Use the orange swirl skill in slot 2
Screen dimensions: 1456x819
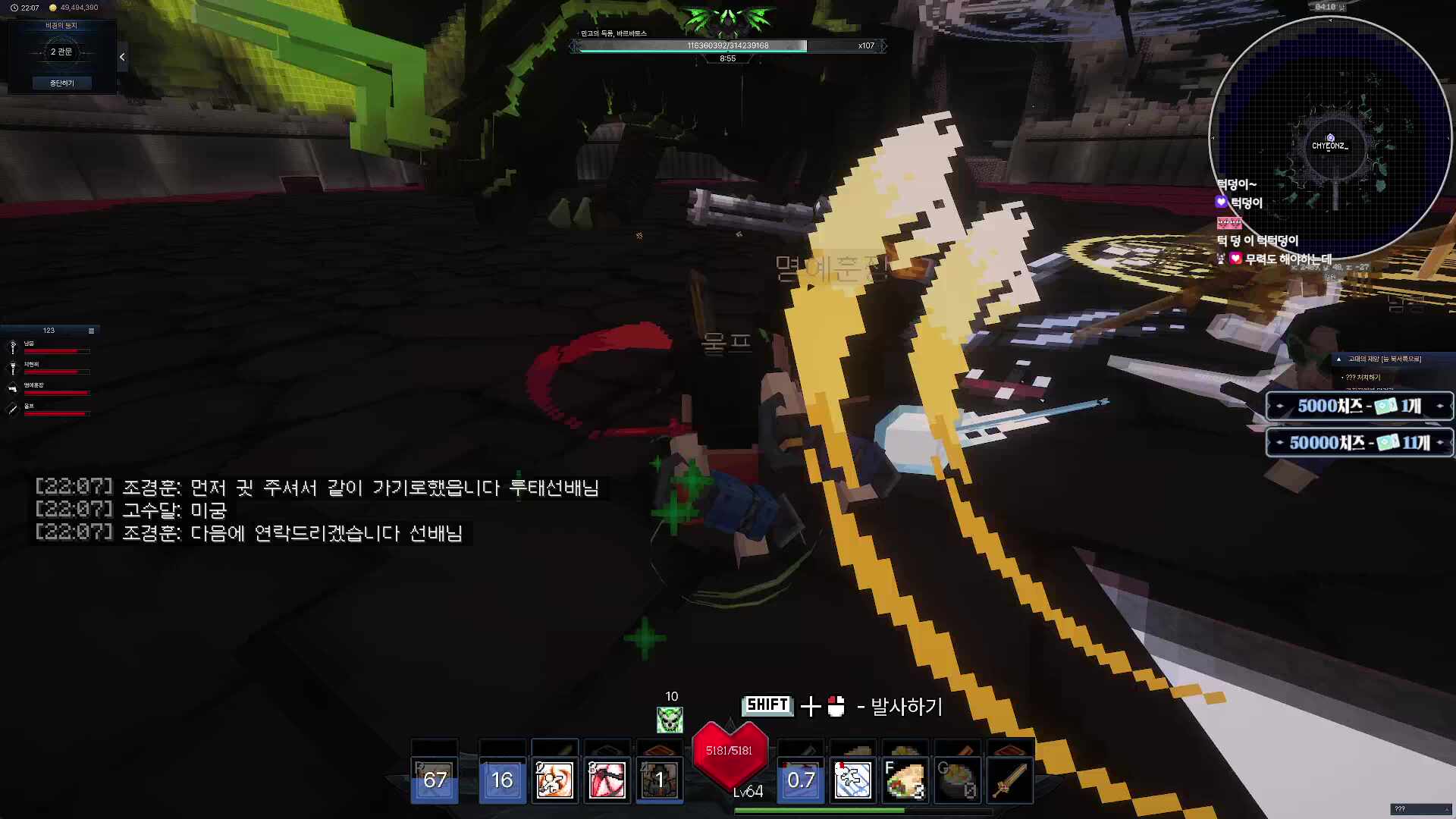tap(554, 780)
